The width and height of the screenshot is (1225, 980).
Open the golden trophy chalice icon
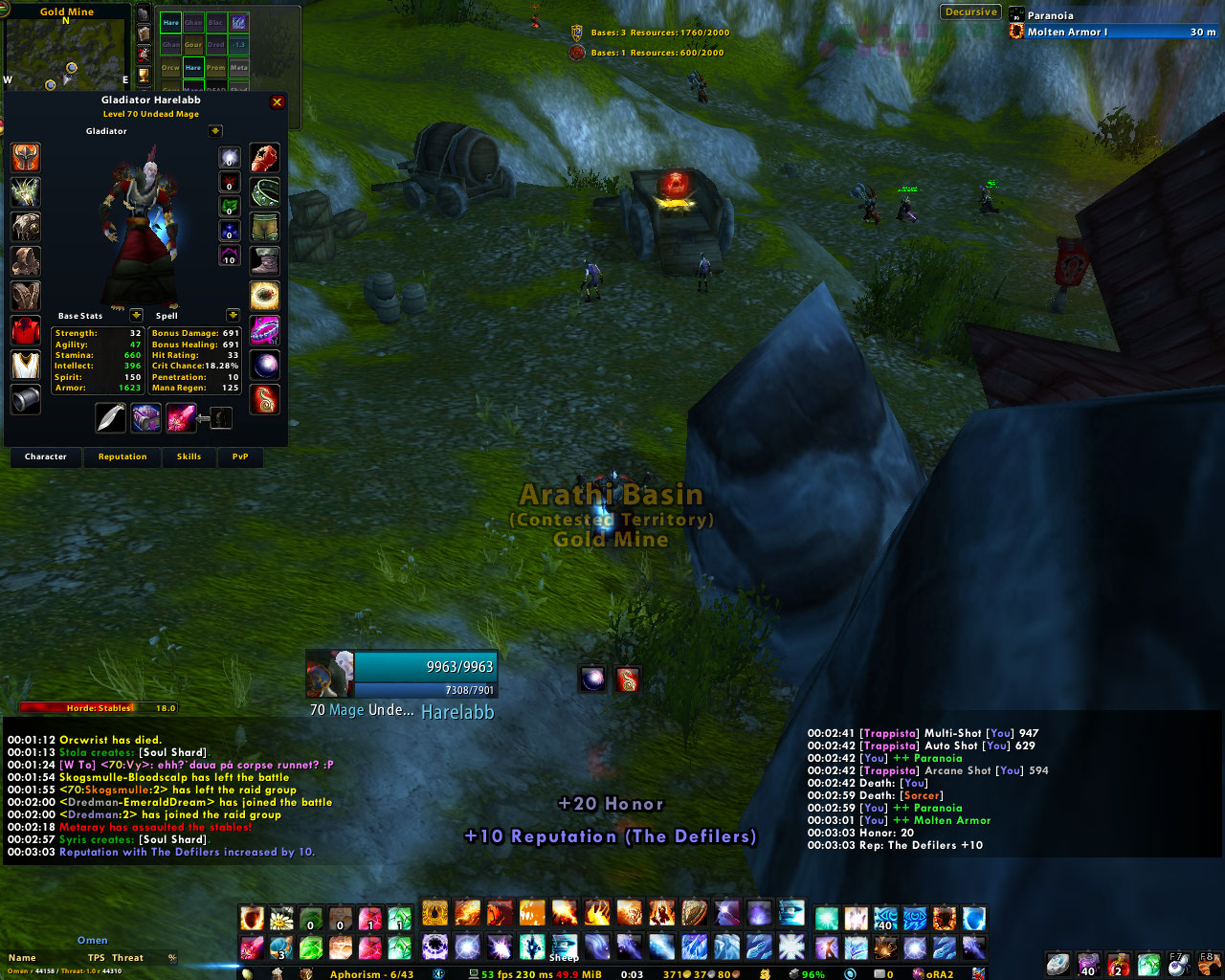pyautogui.click(x=144, y=75)
